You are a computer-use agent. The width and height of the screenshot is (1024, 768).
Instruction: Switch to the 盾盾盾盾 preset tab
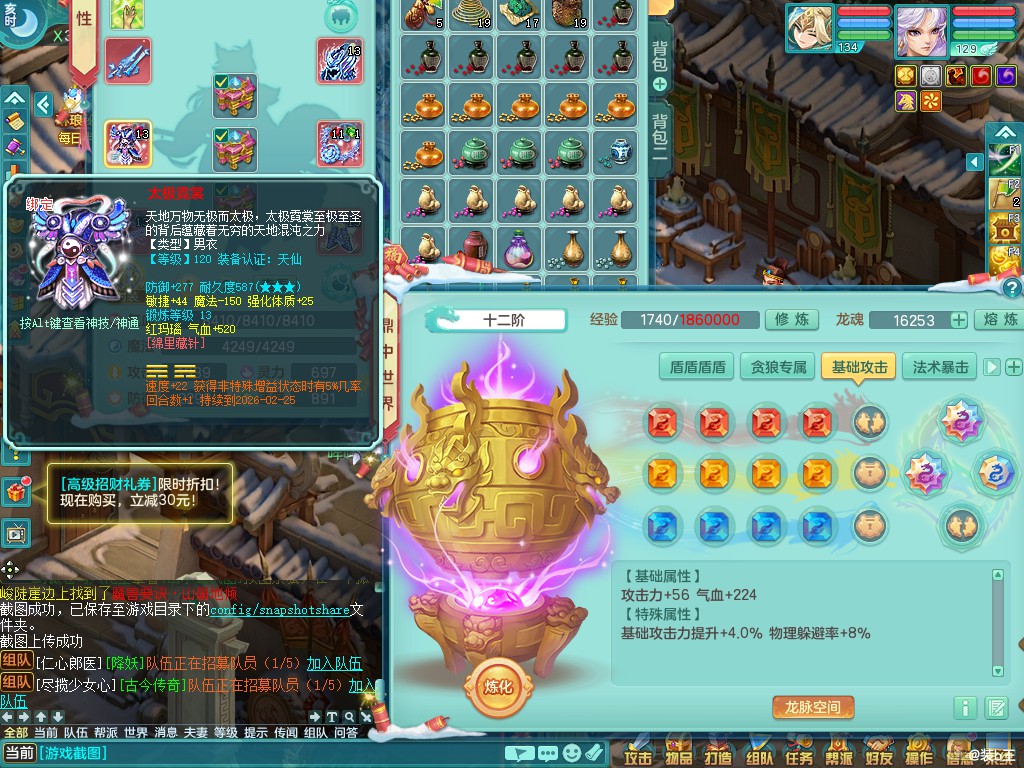697,367
